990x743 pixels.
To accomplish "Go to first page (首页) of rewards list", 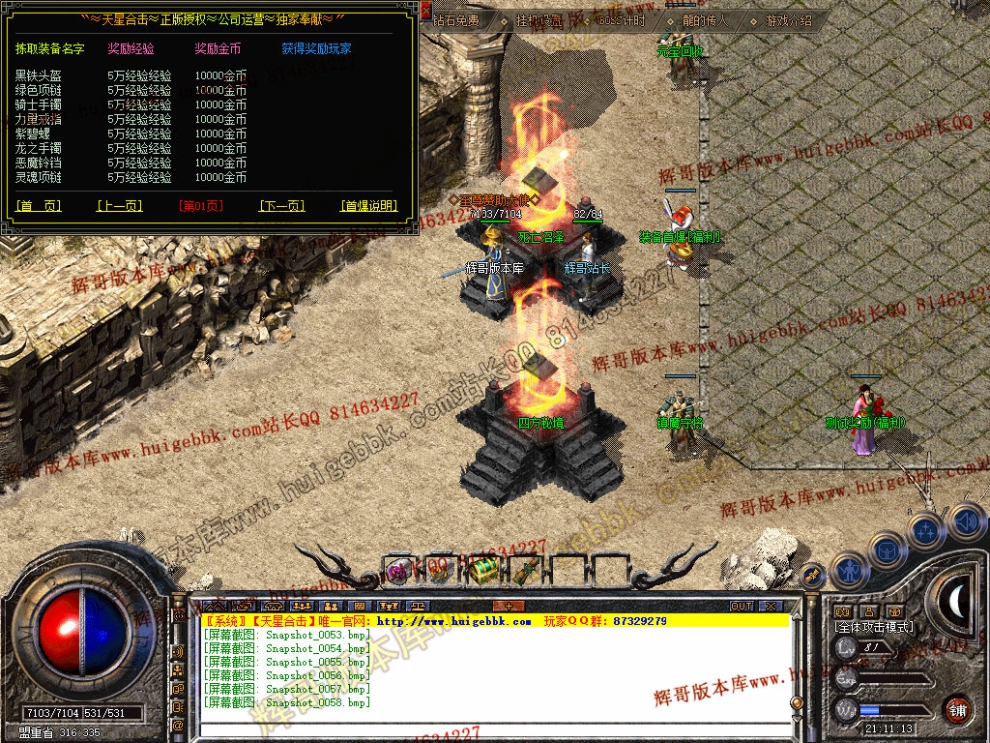I will pyautogui.click(x=39, y=206).
